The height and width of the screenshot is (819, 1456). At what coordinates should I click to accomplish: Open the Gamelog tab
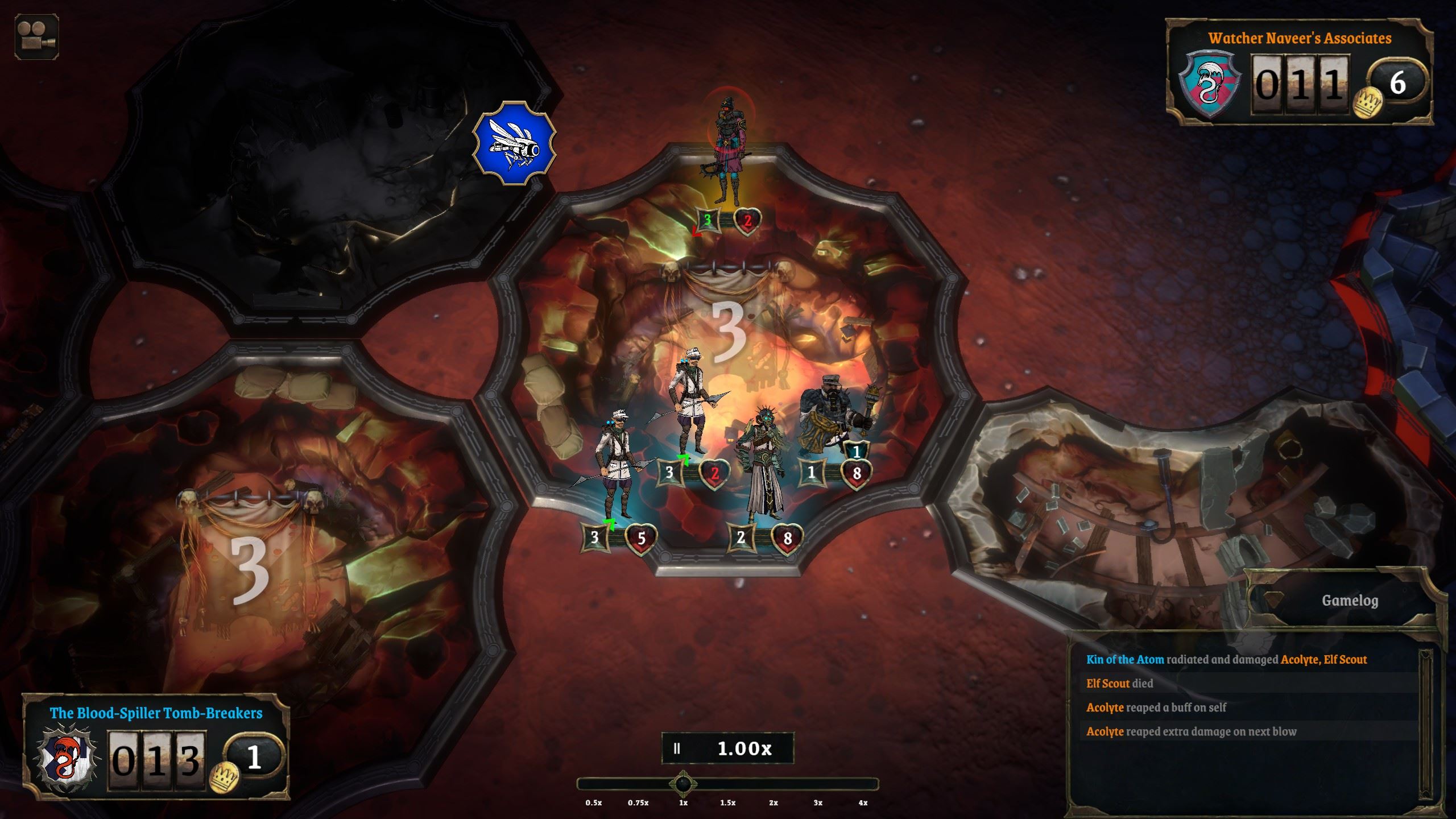pos(1352,600)
